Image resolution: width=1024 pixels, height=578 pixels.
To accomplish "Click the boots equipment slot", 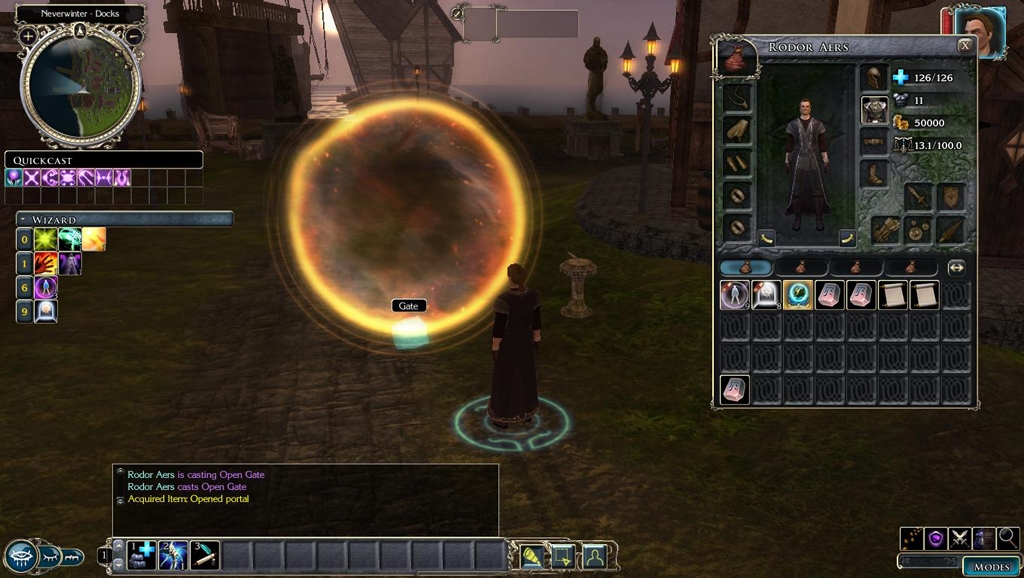I will (873, 173).
